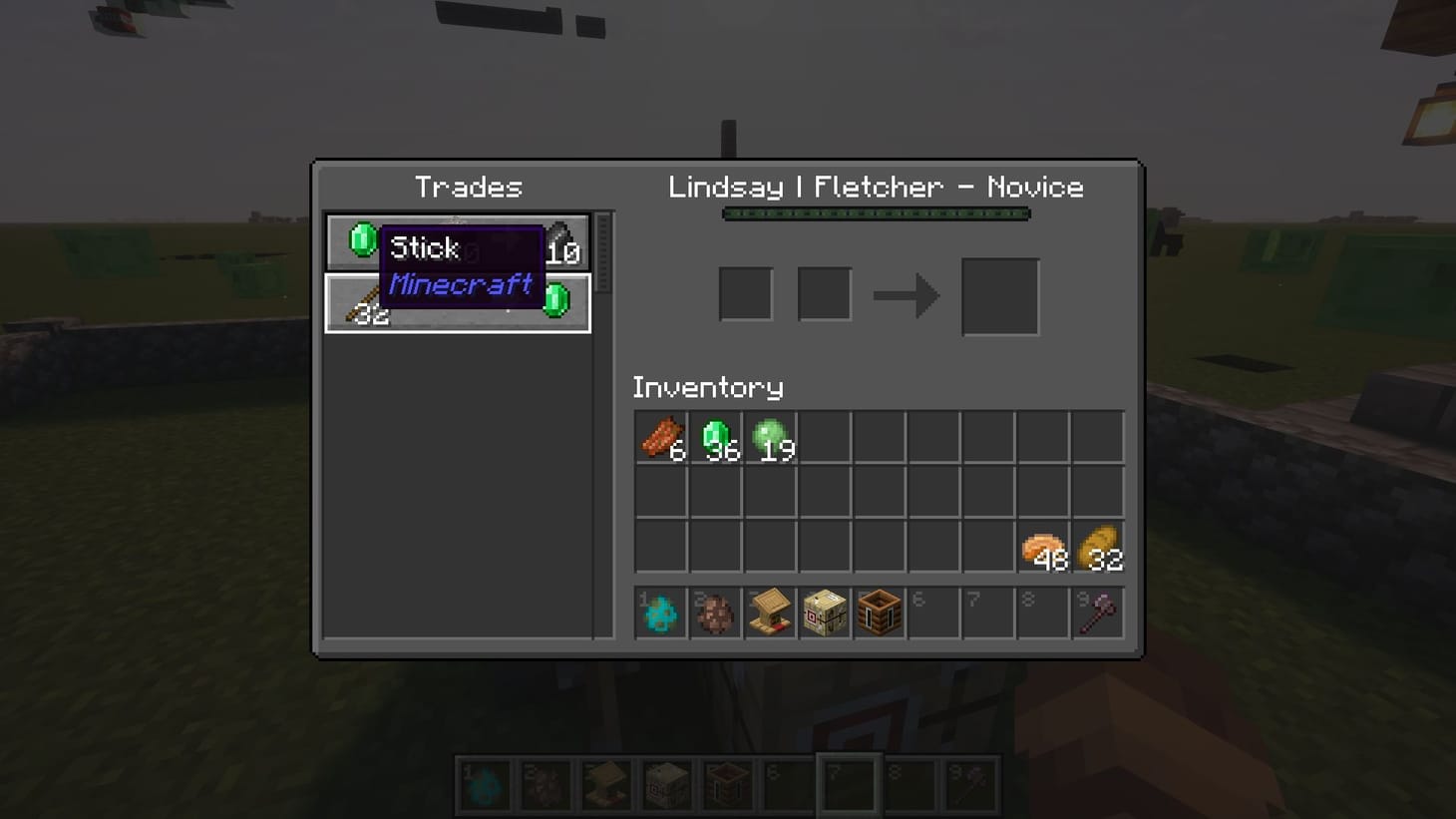Click the arrow between the trading slots
Screen dimensions: 1456x819
click(908, 293)
